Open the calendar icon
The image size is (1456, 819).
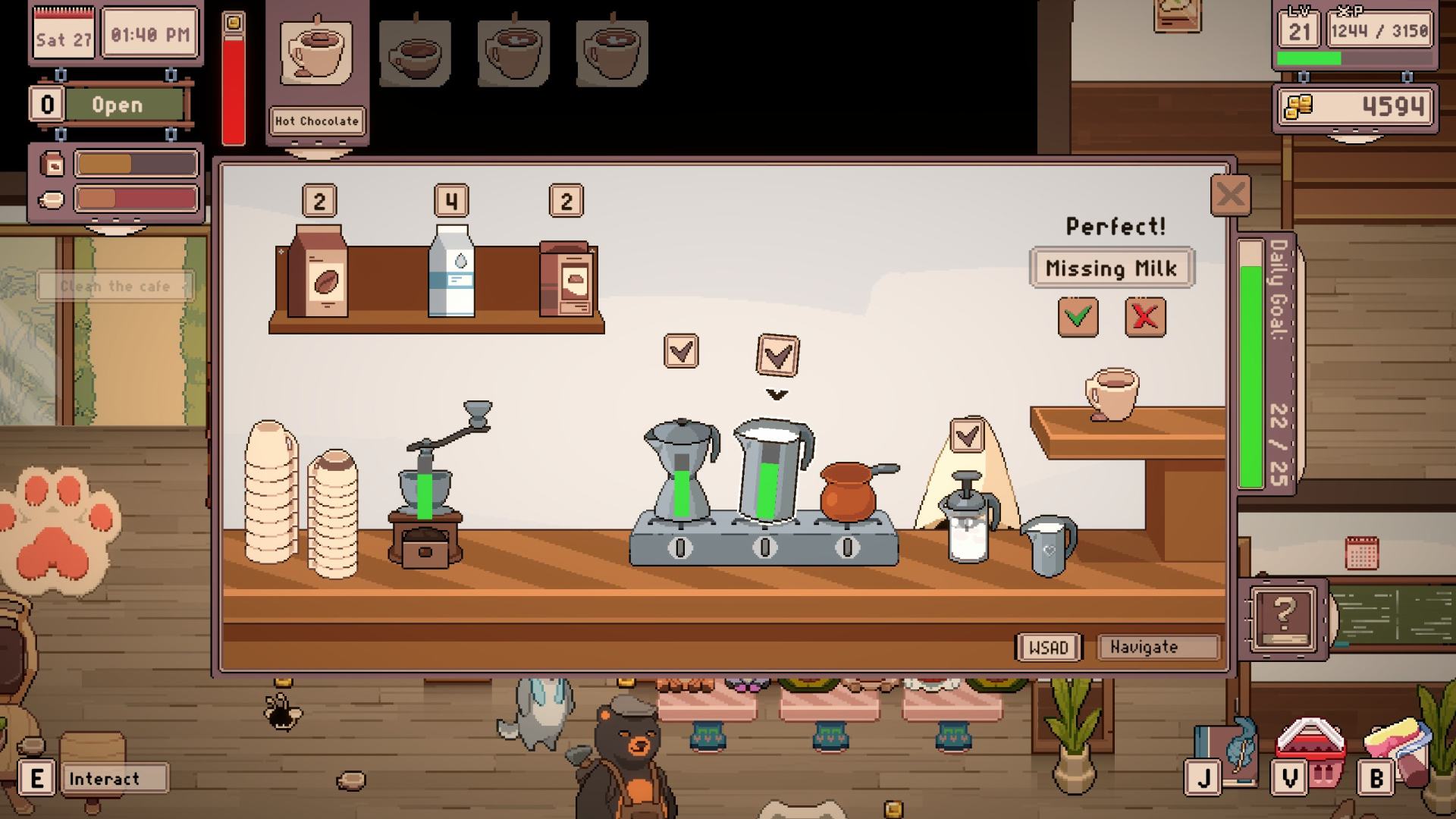pyautogui.click(x=1361, y=553)
